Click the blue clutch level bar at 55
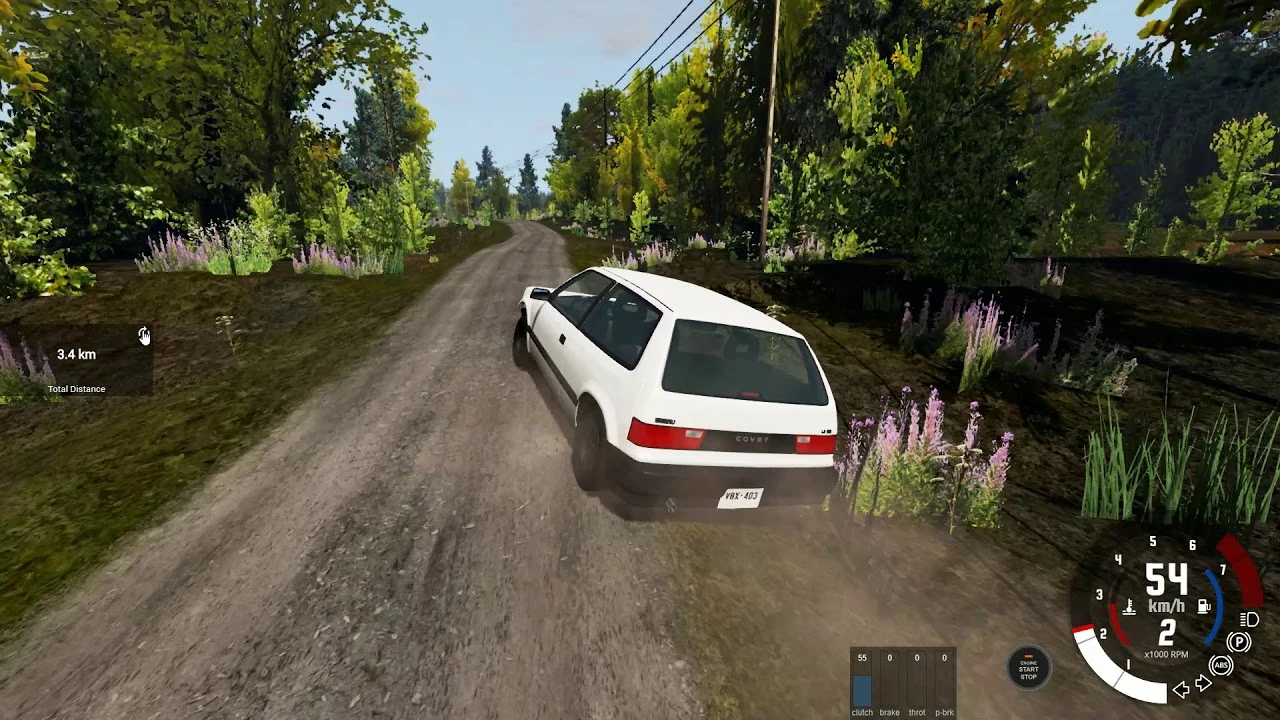 861,688
